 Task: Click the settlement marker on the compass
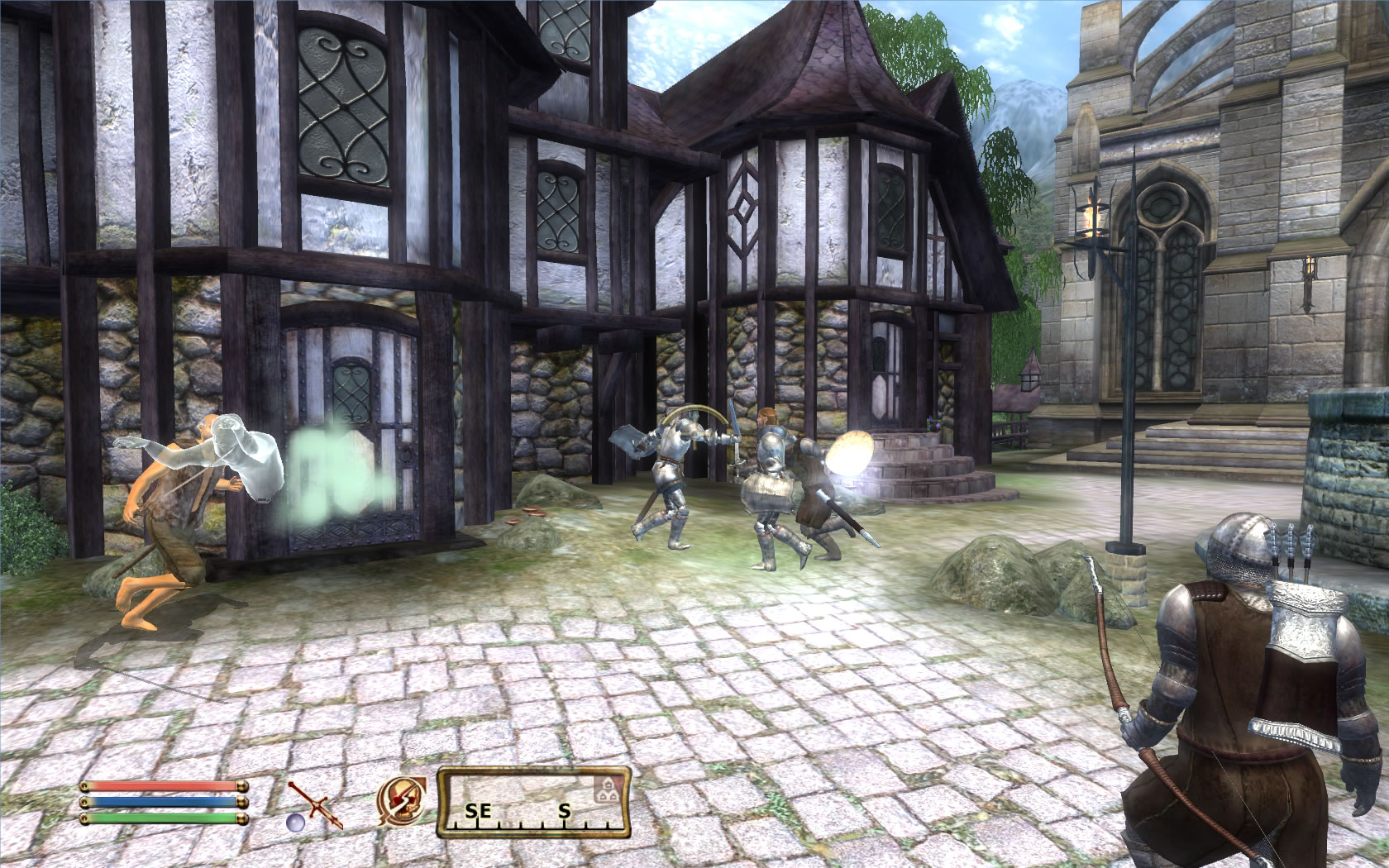606,789
